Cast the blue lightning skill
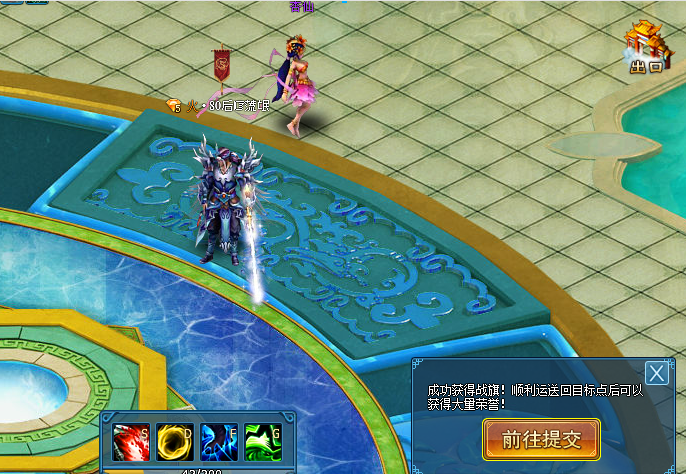 (x=219, y=442)
